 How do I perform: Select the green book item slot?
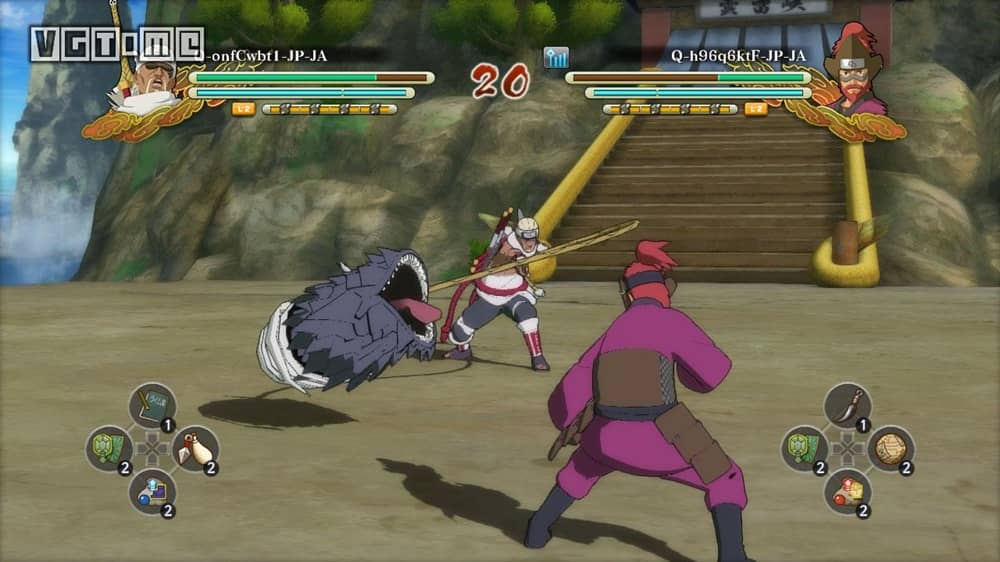(152, 406)
